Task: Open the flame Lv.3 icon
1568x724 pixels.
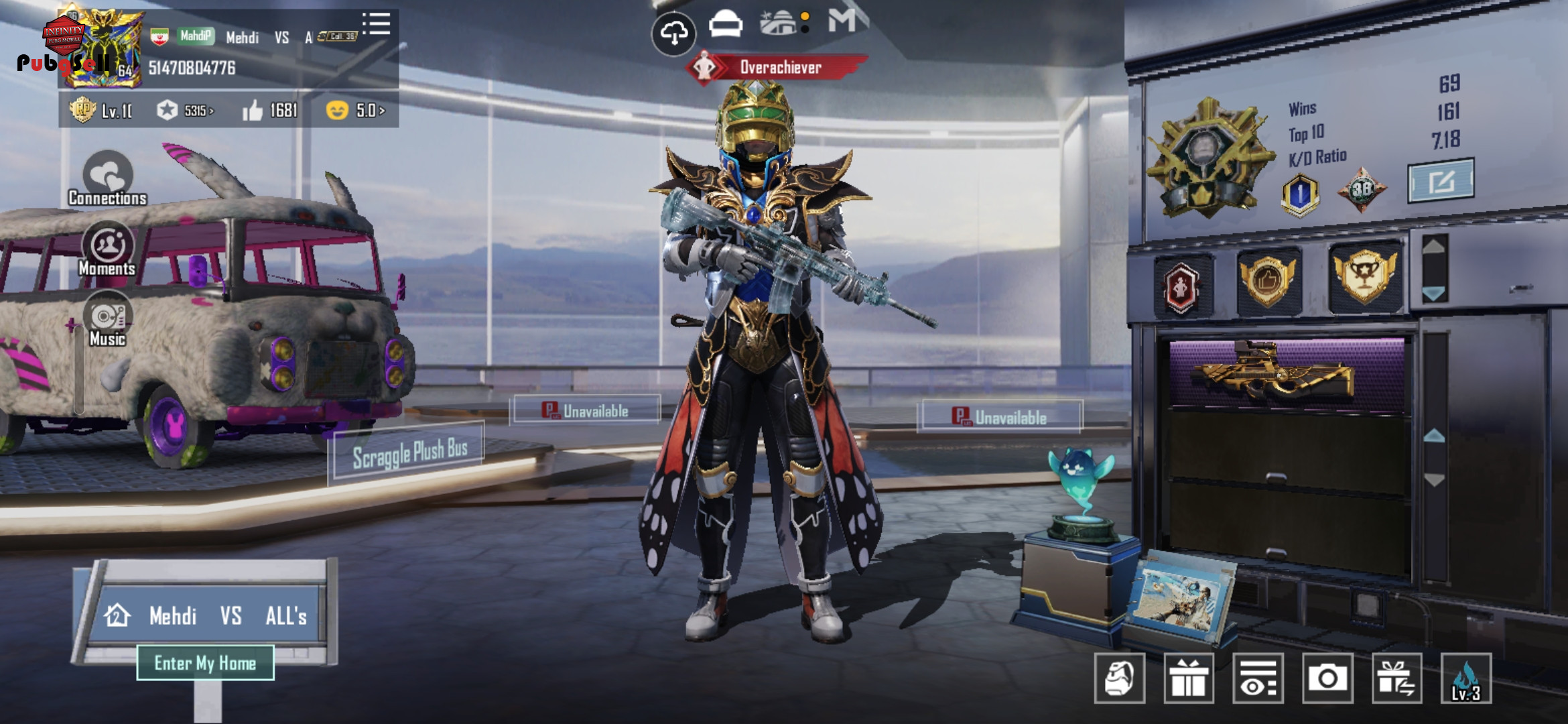Action: (x=1466, y=678)
